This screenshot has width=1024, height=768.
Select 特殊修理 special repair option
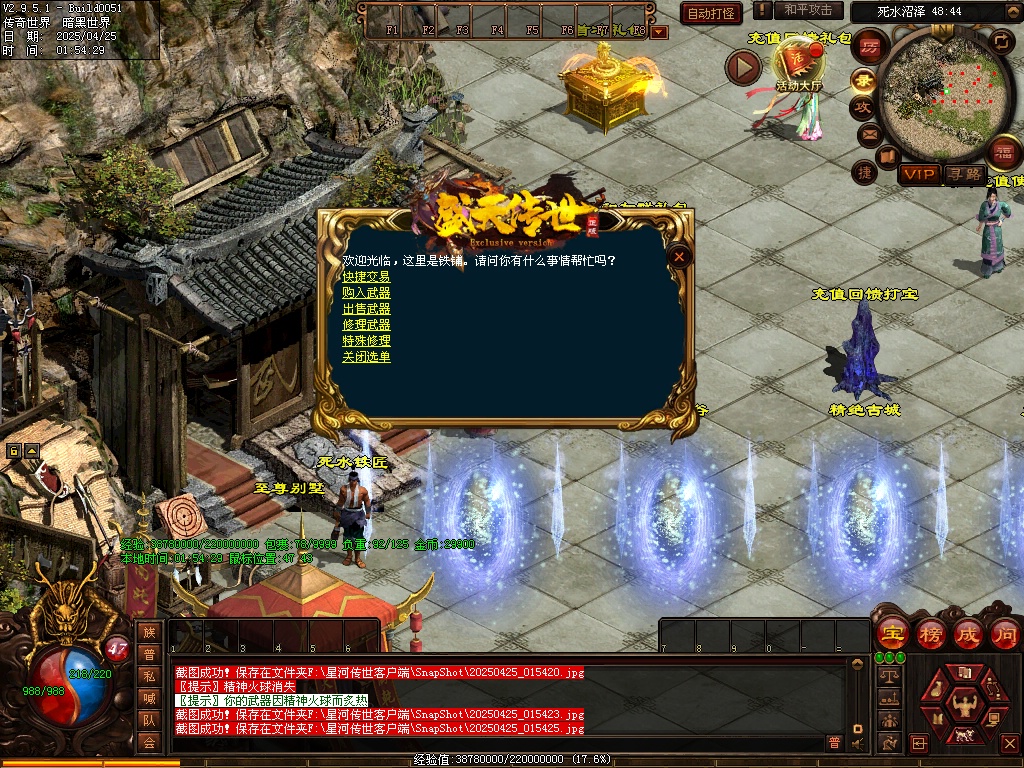[366, 341]
